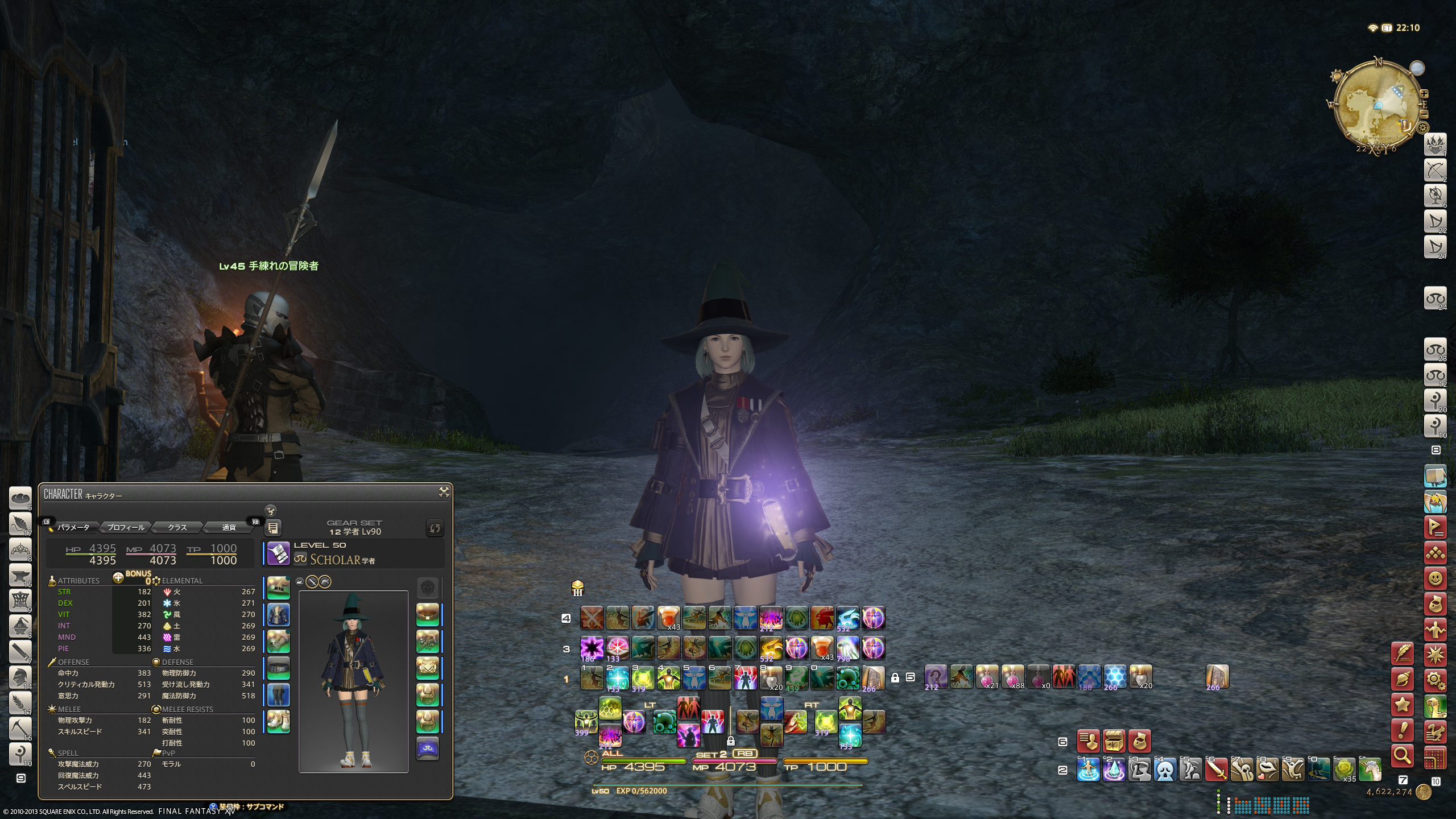The image size is (1456, 819).
Task: Switch to the プロフィール tab
Action: pyautogui.click(x=126, y=527)
